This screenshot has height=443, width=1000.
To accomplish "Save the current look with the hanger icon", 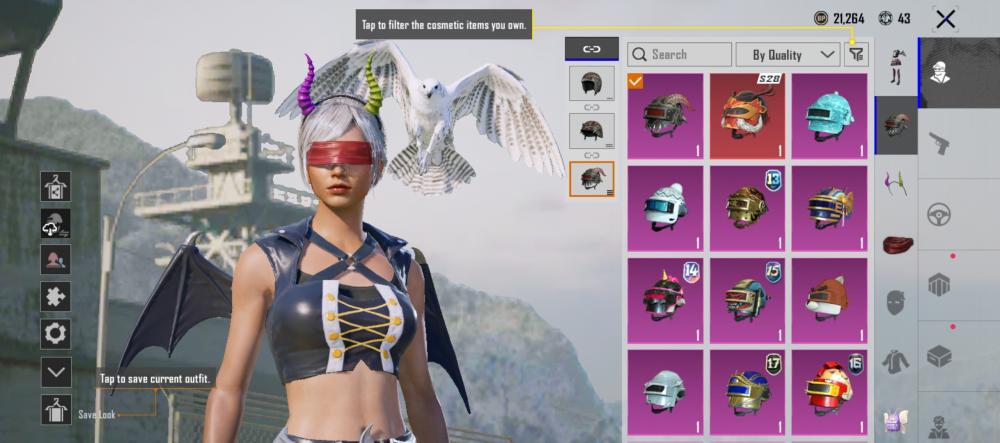I will click(x=55, y=410).
